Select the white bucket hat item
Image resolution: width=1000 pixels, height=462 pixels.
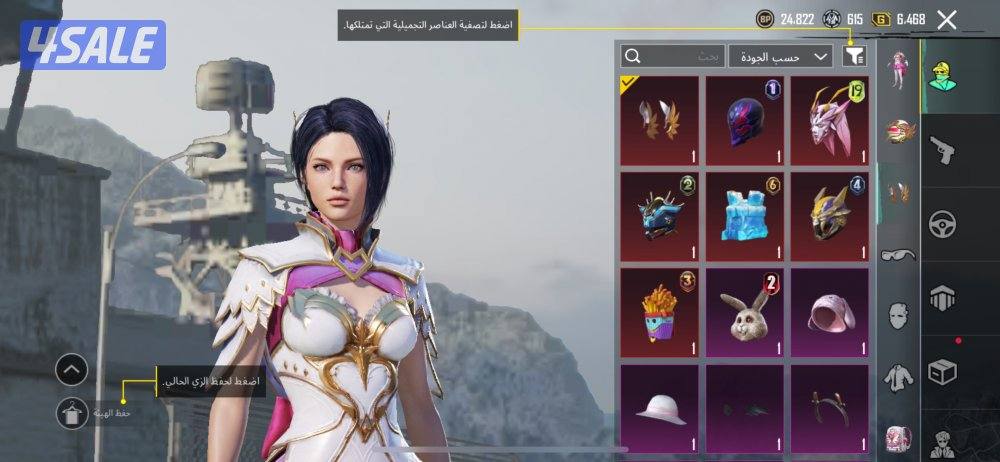coord(660,407)
